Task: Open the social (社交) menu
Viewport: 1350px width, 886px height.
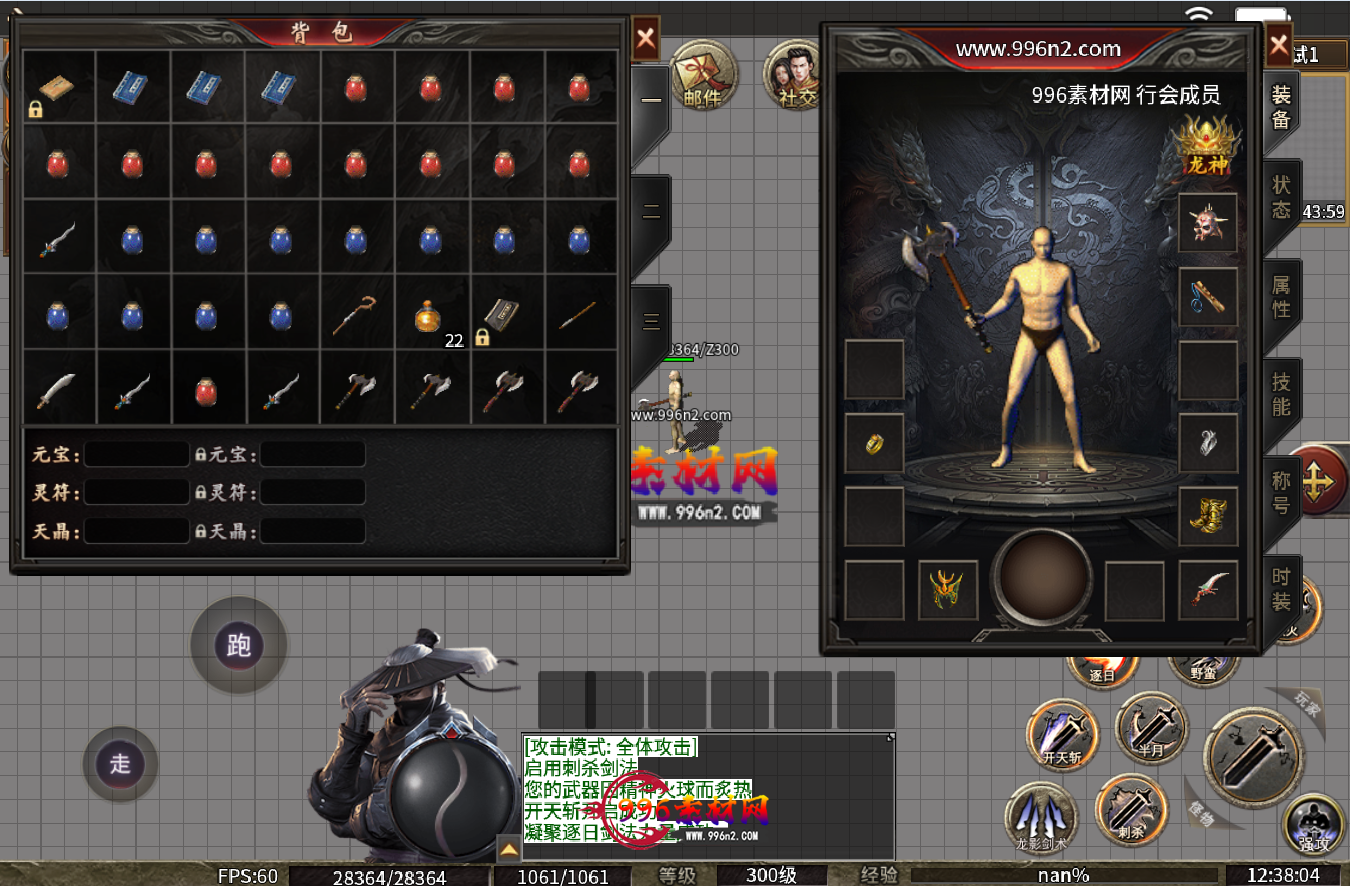Action: click(795, 75)
